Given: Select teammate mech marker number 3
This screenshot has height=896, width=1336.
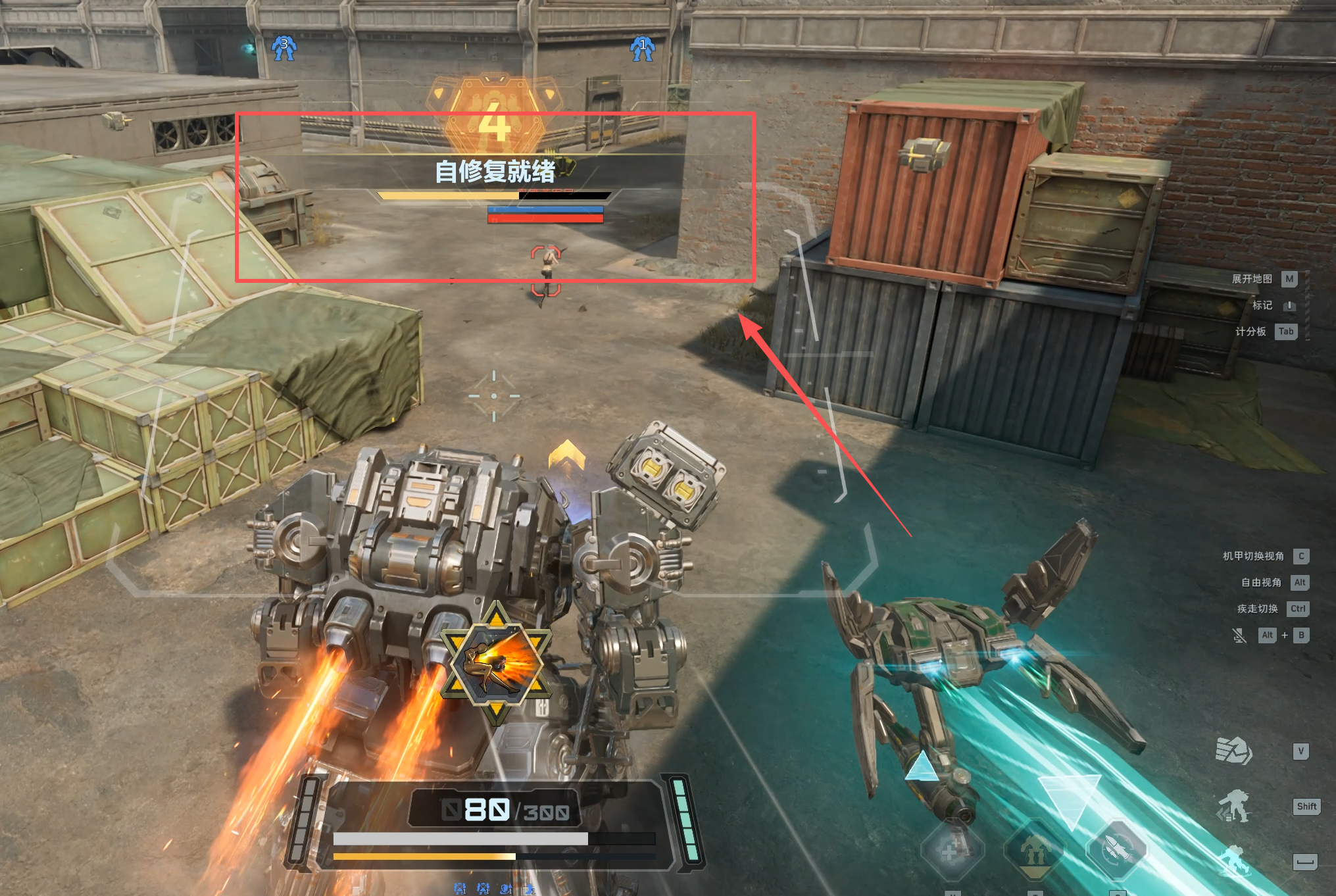Looking at the screenshot, I should coord(284,47).
